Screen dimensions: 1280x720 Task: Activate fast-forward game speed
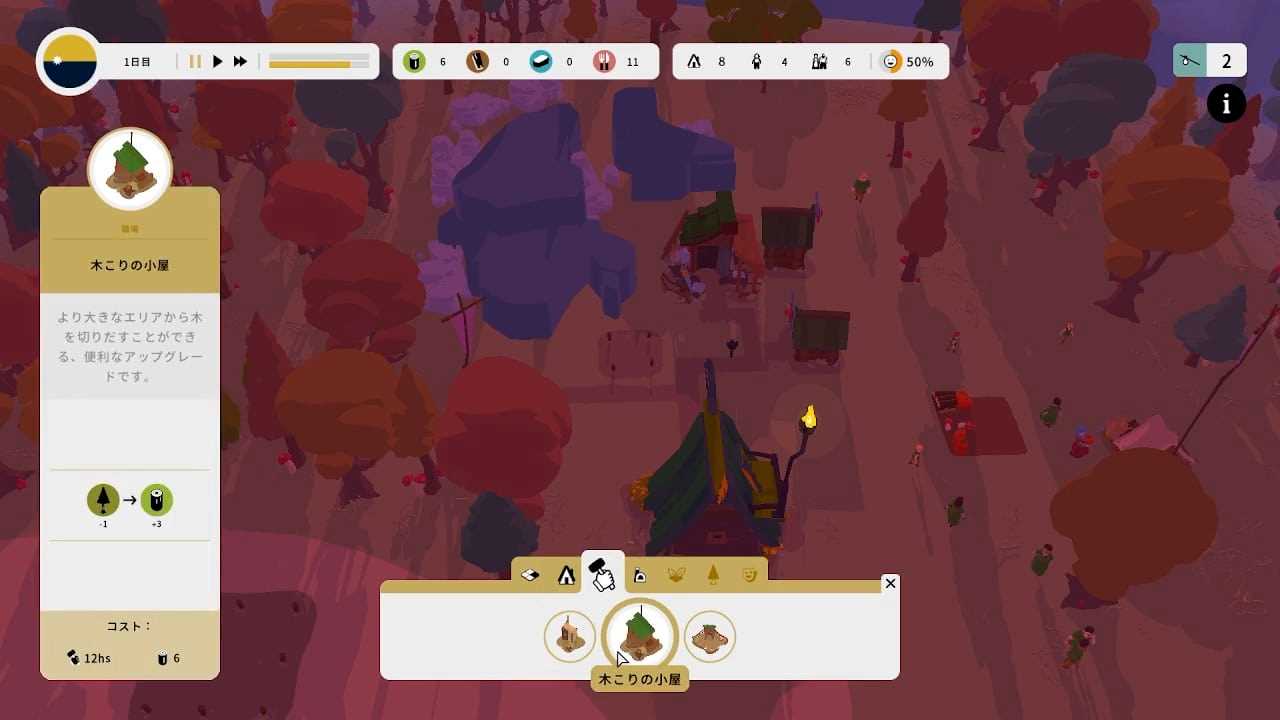241,62
